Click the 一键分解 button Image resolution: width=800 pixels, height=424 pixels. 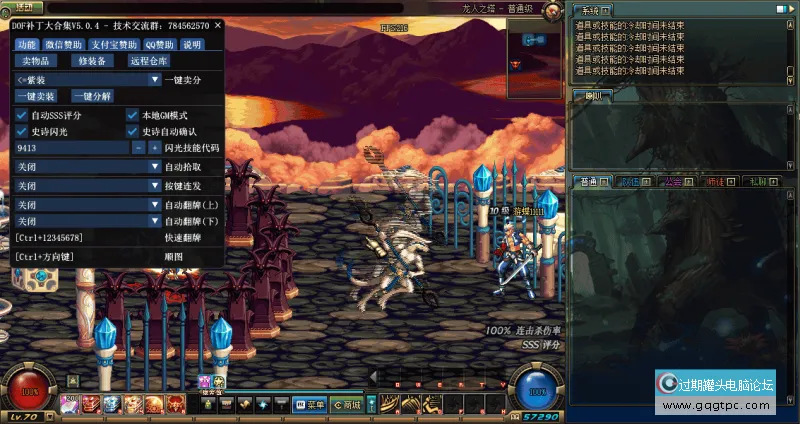point(92,97)
